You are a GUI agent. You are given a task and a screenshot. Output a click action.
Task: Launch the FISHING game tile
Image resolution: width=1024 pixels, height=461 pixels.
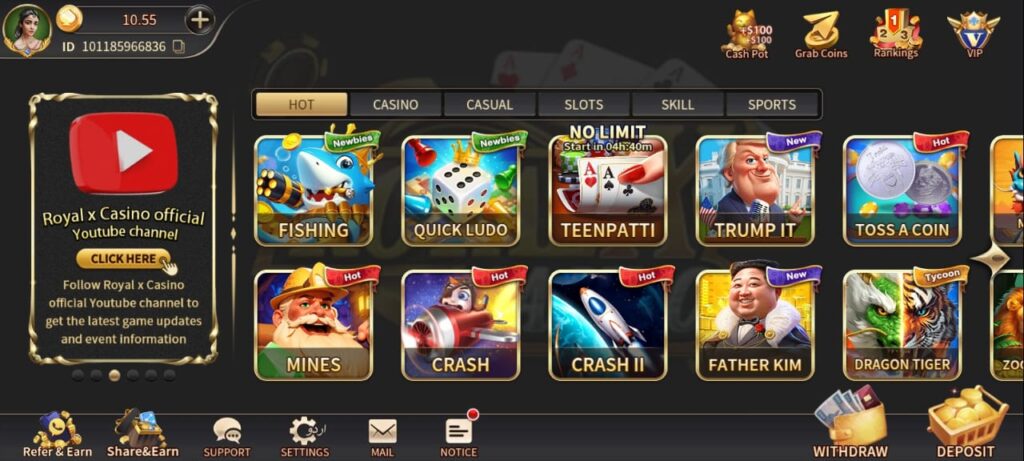(x=314, y=190)
